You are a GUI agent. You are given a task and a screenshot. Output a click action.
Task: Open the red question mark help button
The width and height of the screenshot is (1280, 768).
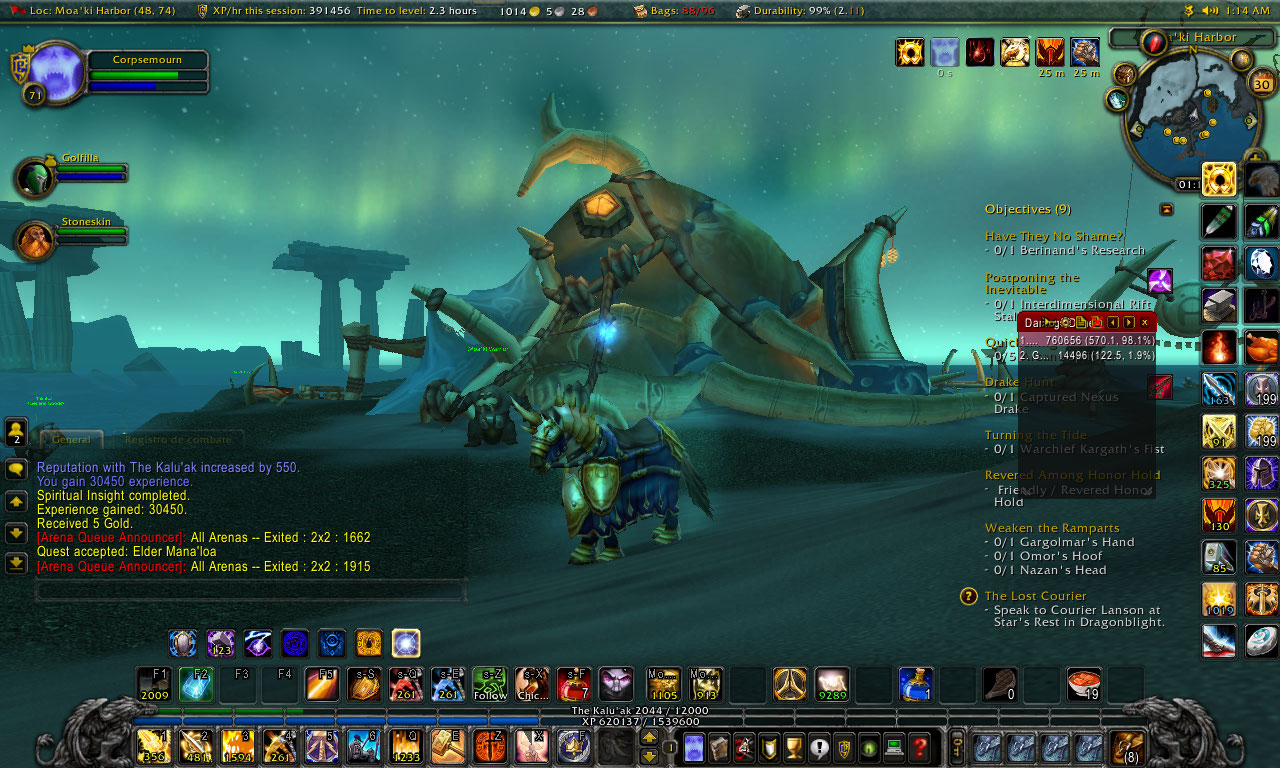[919, 747]
